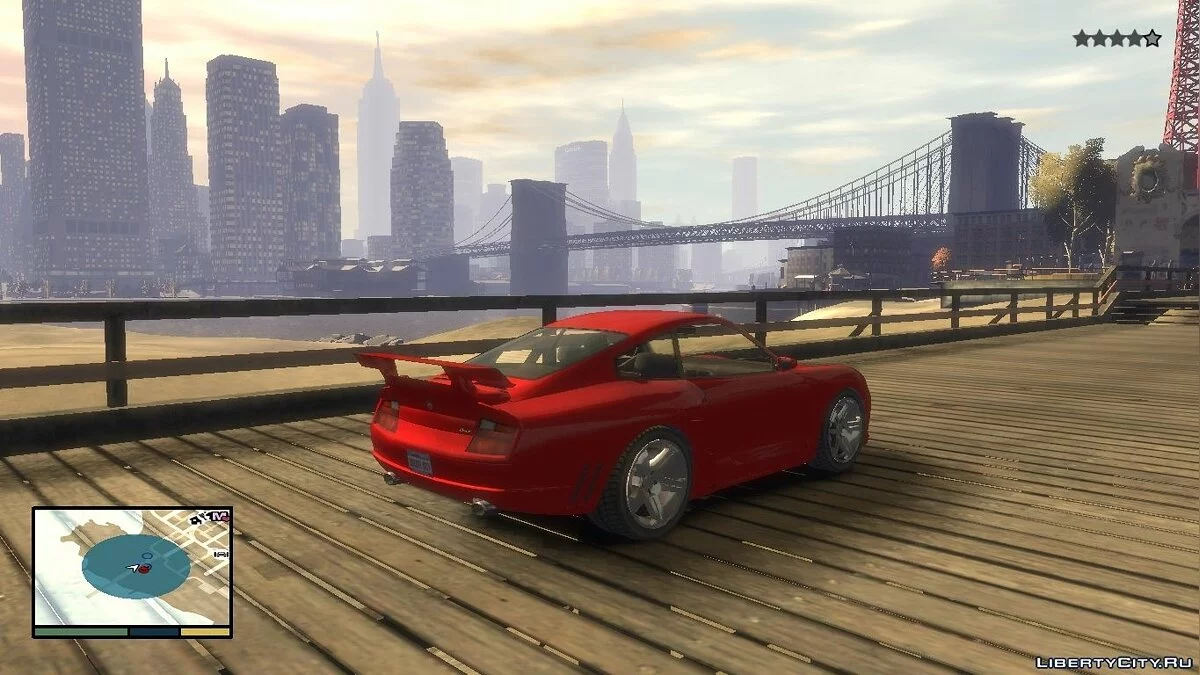Screen dimensions: 1200x675
Task: Open the LibertyCity.Ru watermark link
Action: pyautogui.click(x=1114, y=662)
